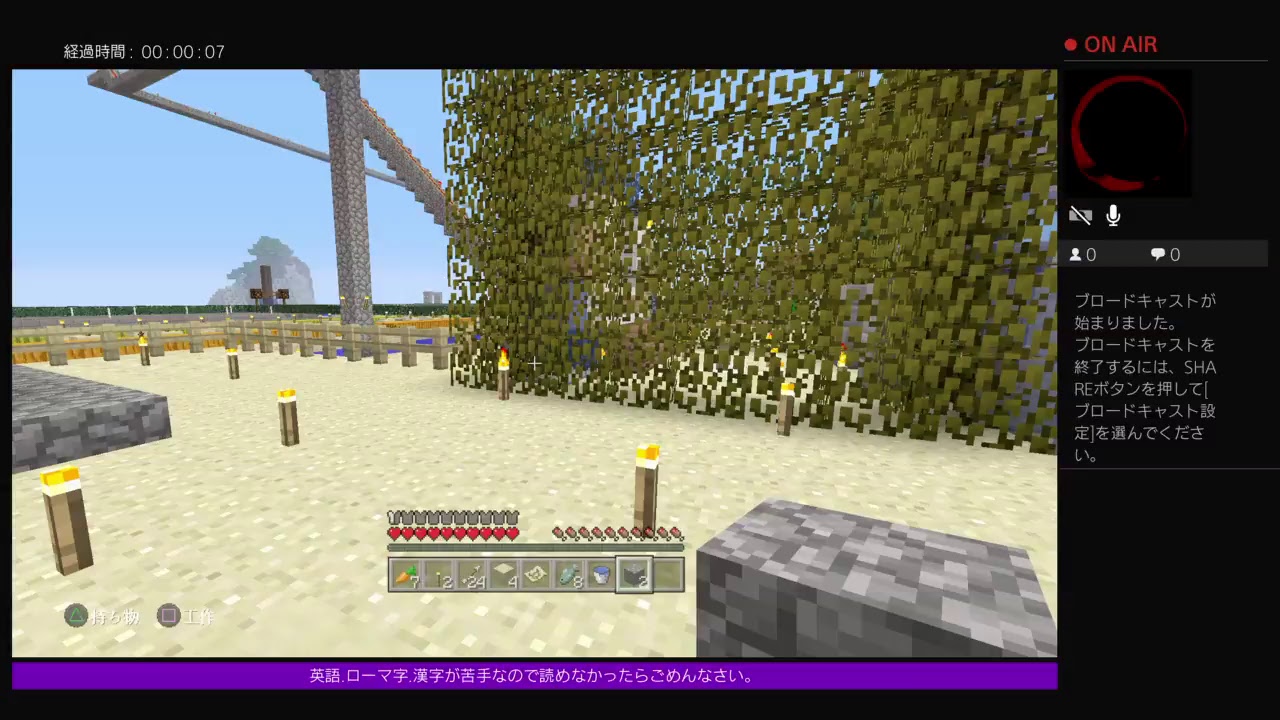Click the purple caption message bar
Image resolution: width=1280 pixels, height=720 pixels.
534,676
